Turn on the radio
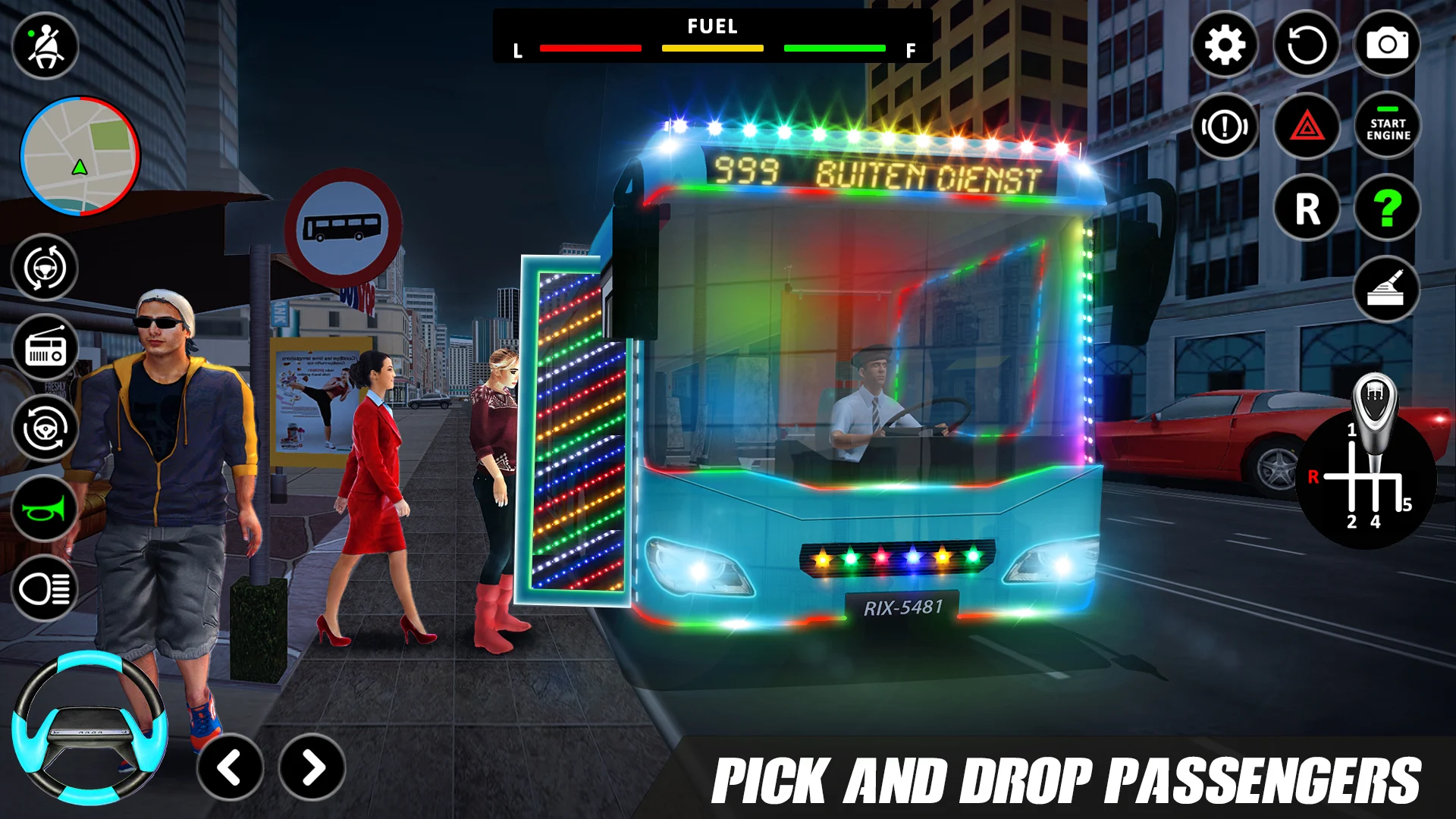The width and height of the screenshot is (1456, 819). pyautogui.click(x=45, y=349)
